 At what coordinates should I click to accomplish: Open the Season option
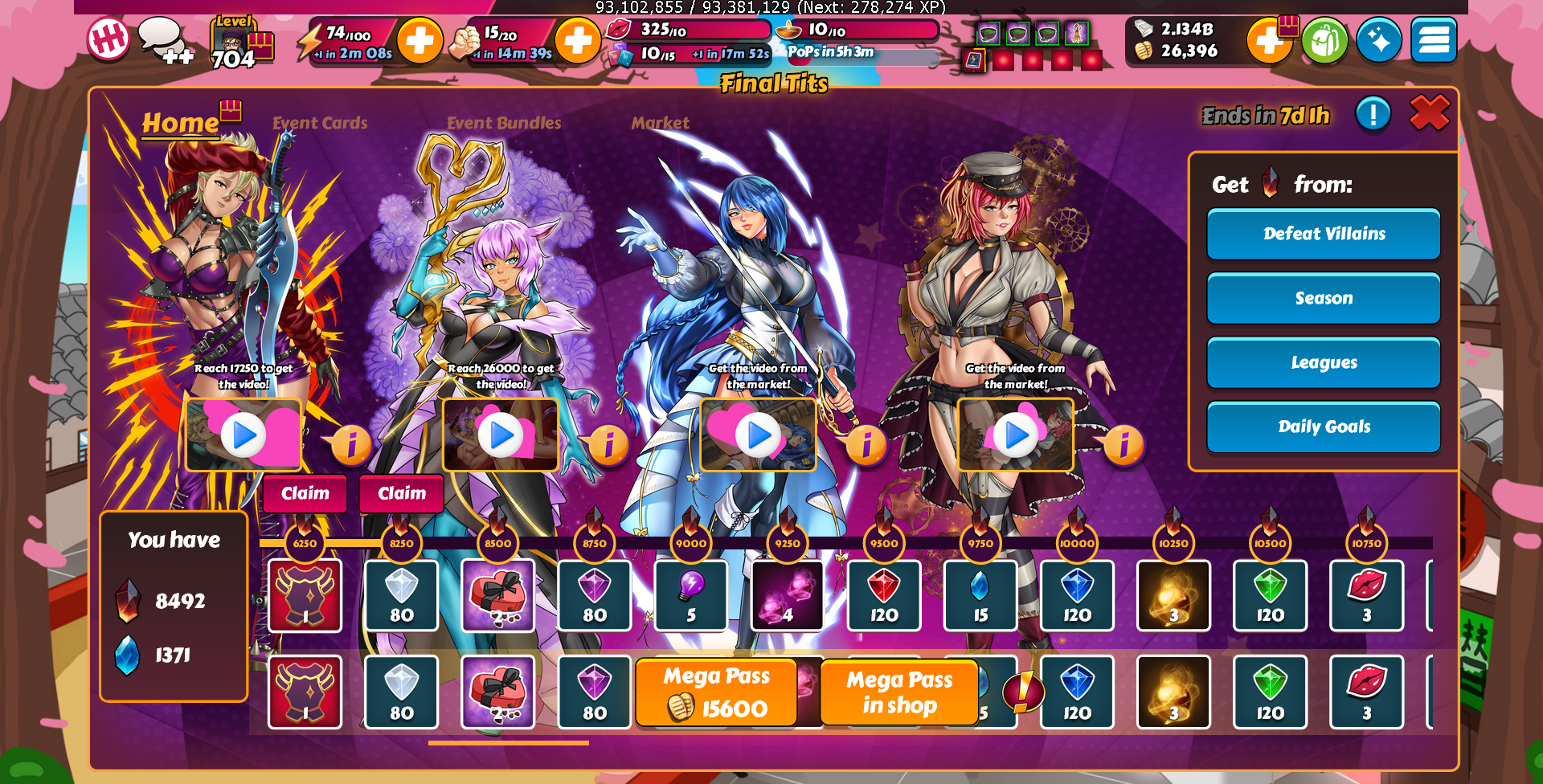(1324, 298)
